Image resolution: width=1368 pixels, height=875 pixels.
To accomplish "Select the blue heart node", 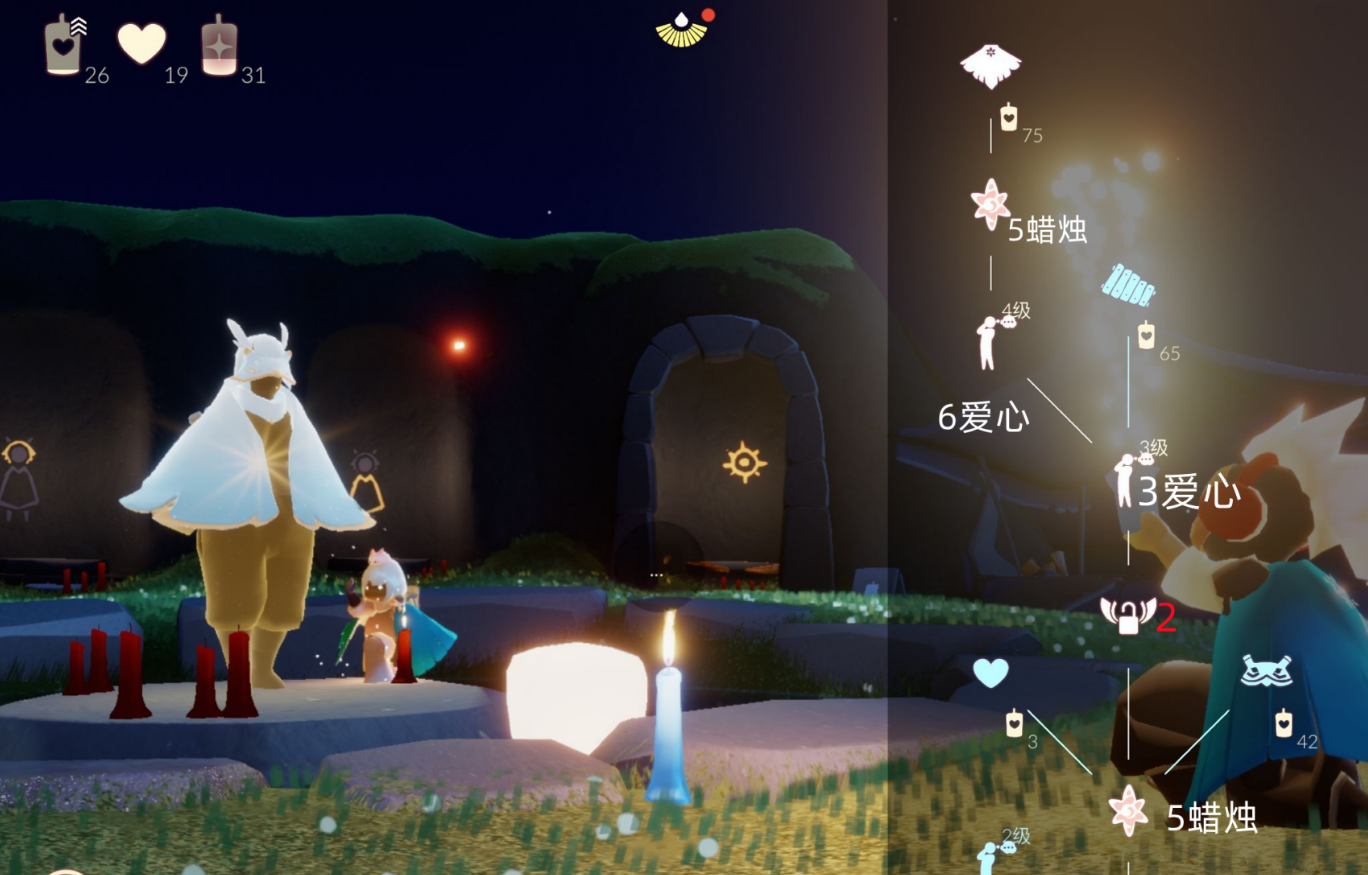I will click(x=990, y=673).
